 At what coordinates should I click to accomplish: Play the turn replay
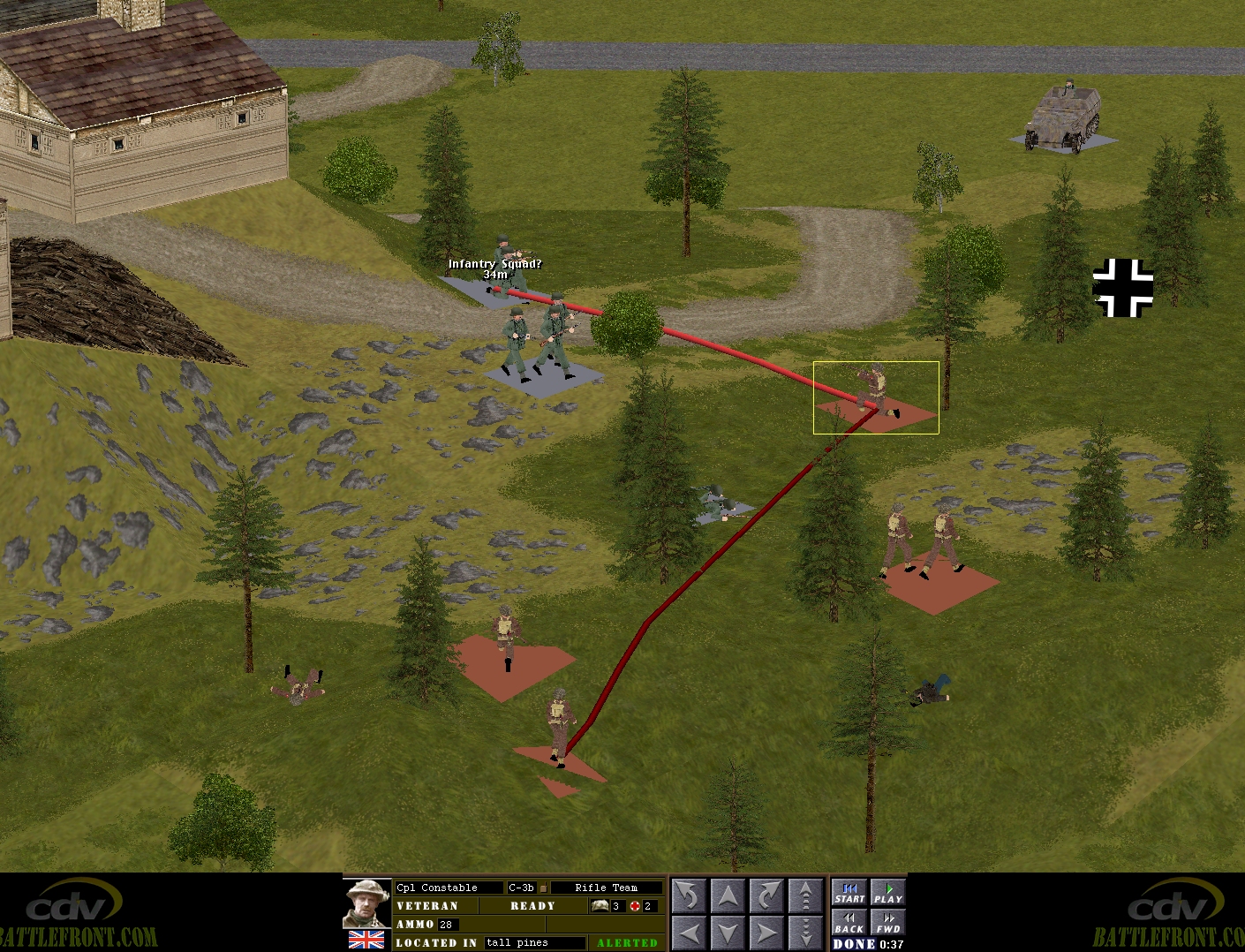[x=888, y=893]
